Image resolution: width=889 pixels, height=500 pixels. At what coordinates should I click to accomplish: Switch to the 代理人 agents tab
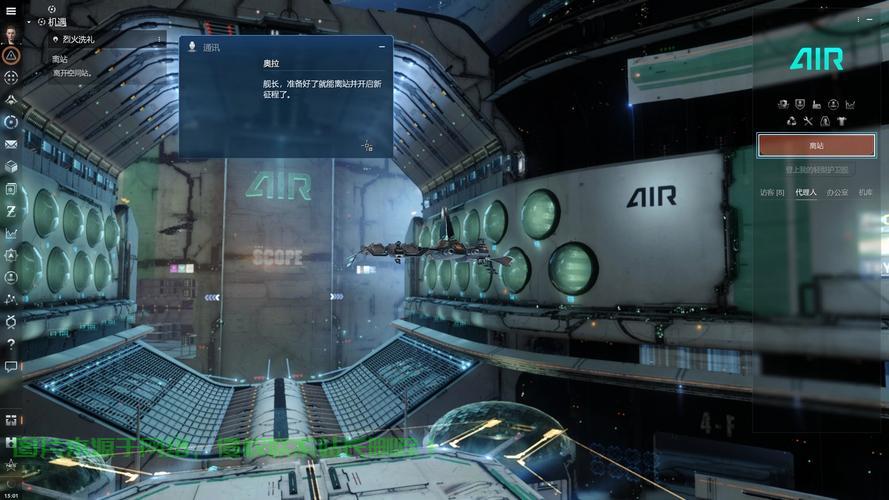805,192
